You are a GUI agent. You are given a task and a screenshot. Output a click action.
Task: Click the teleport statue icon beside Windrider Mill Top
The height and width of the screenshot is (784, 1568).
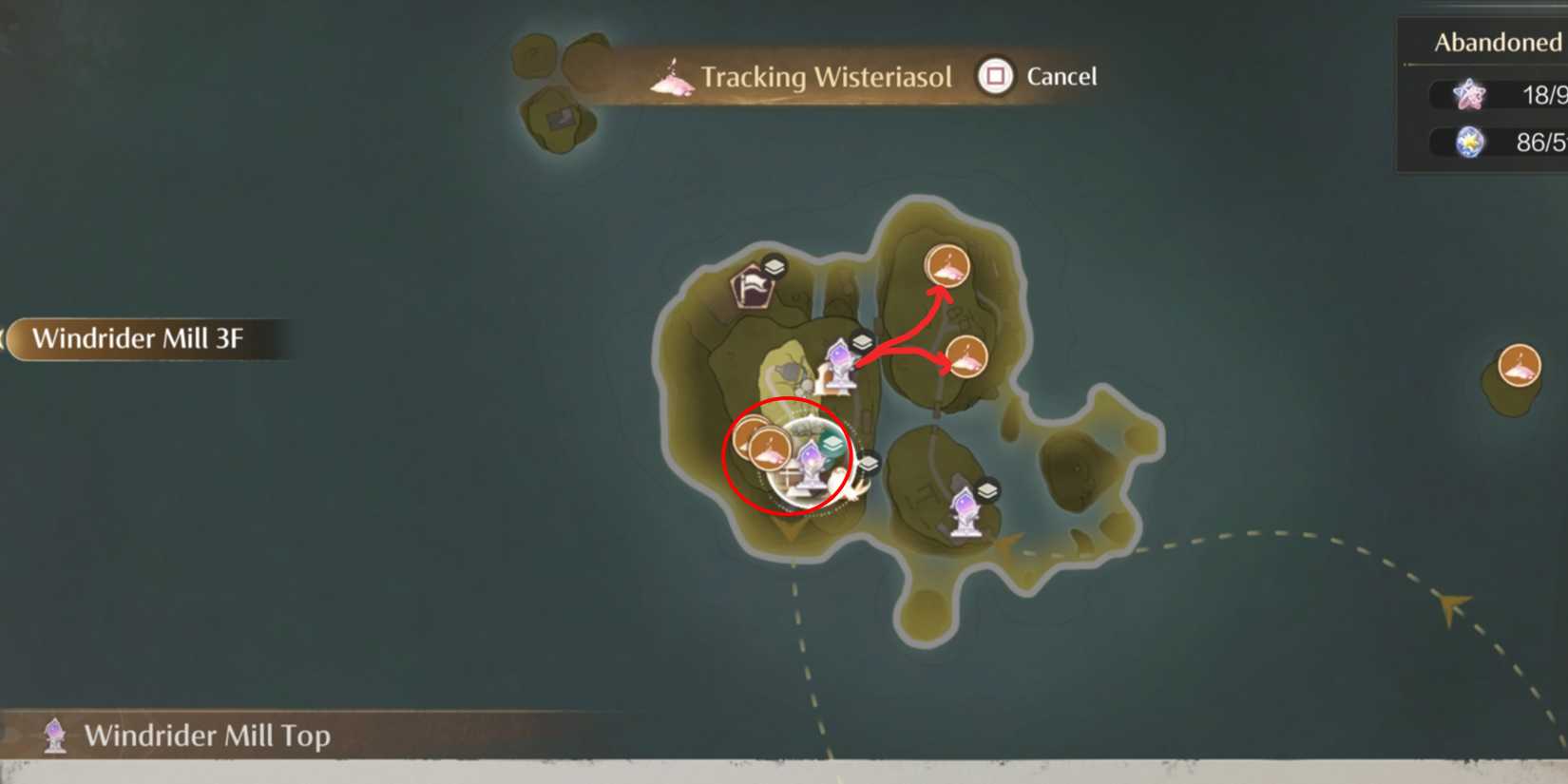pyautogui.click(x=54, y=734)
